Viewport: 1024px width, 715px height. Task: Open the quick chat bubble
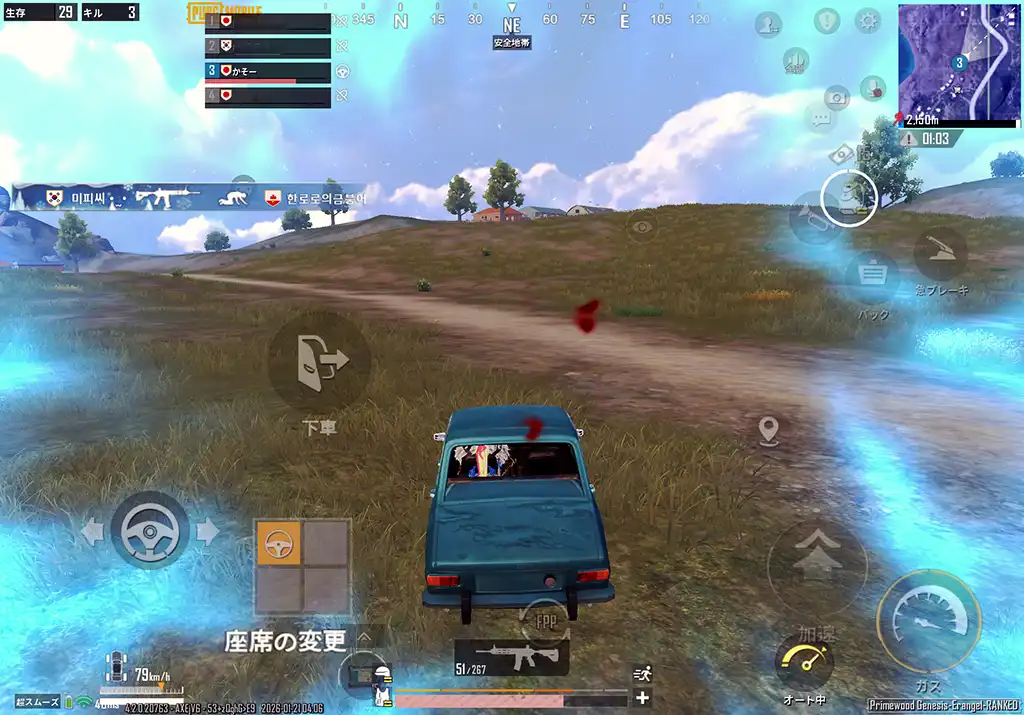click(x=821, y=121)
